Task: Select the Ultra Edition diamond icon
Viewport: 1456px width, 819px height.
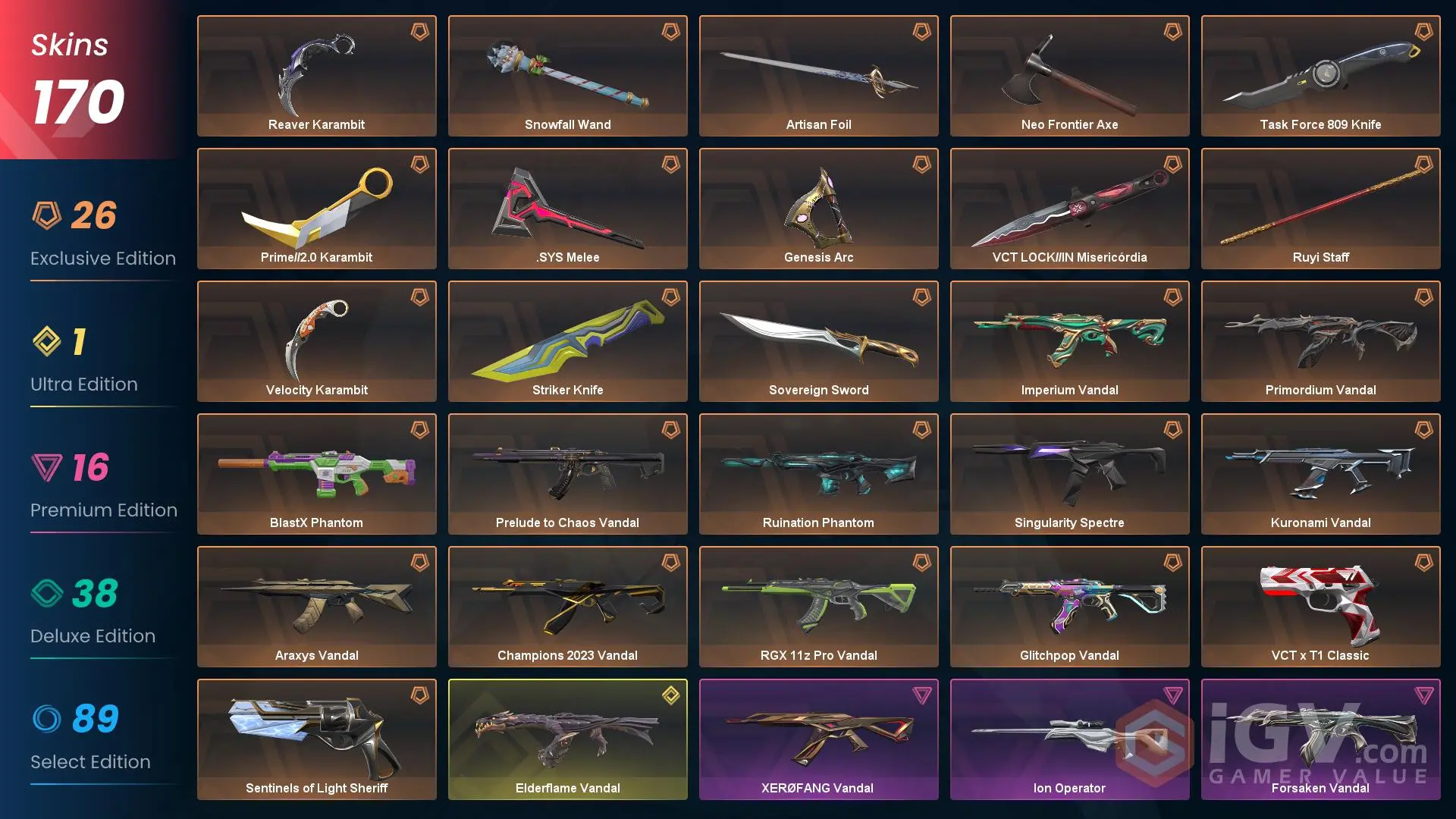Action: click(x=47, y=343)
